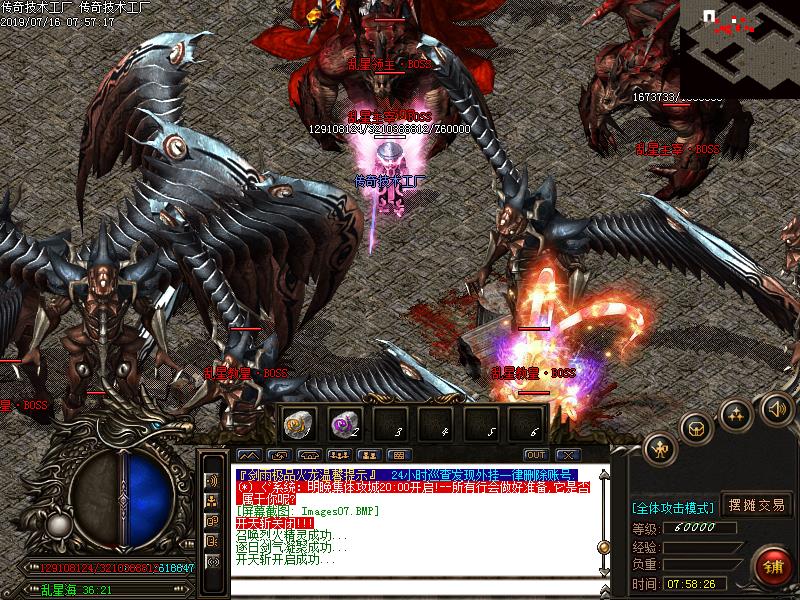This screenshot has width=800, height=600.
Task: Open the bag chest icon
Action: click(x=697, y=427)
